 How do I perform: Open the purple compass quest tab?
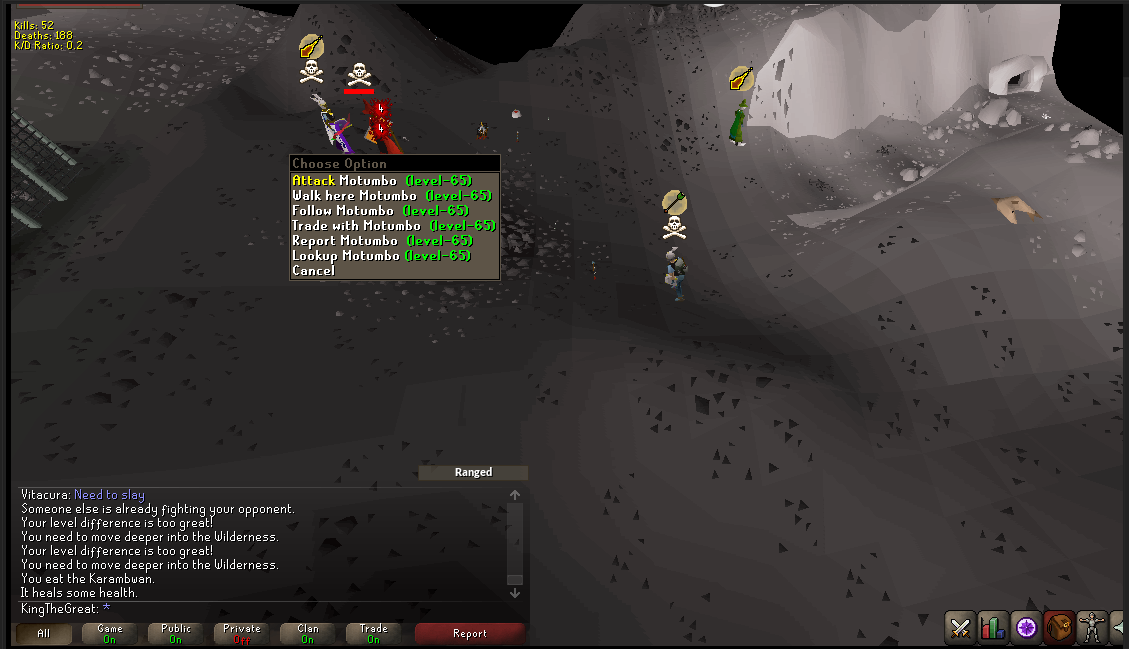click(1026, 628)
